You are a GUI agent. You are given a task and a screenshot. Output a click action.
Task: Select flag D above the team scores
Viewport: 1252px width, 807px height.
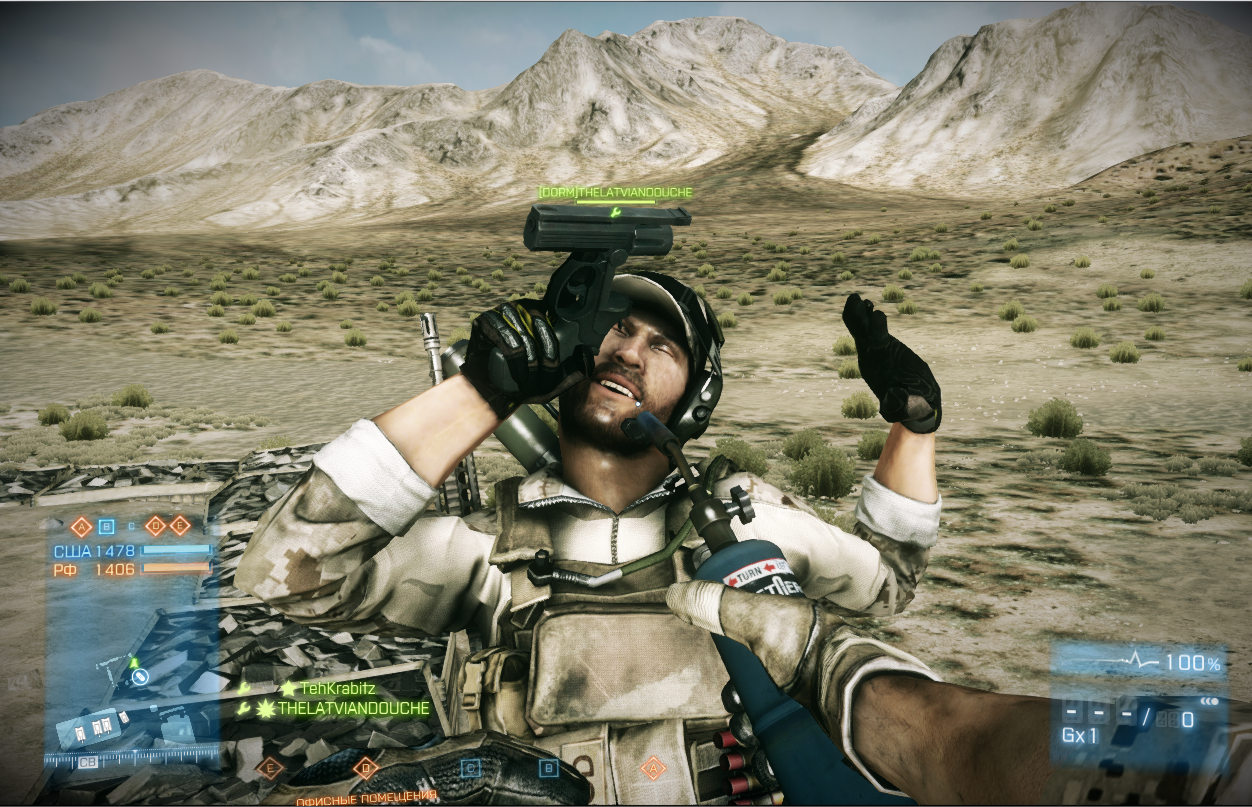click(x=155, y=526)
